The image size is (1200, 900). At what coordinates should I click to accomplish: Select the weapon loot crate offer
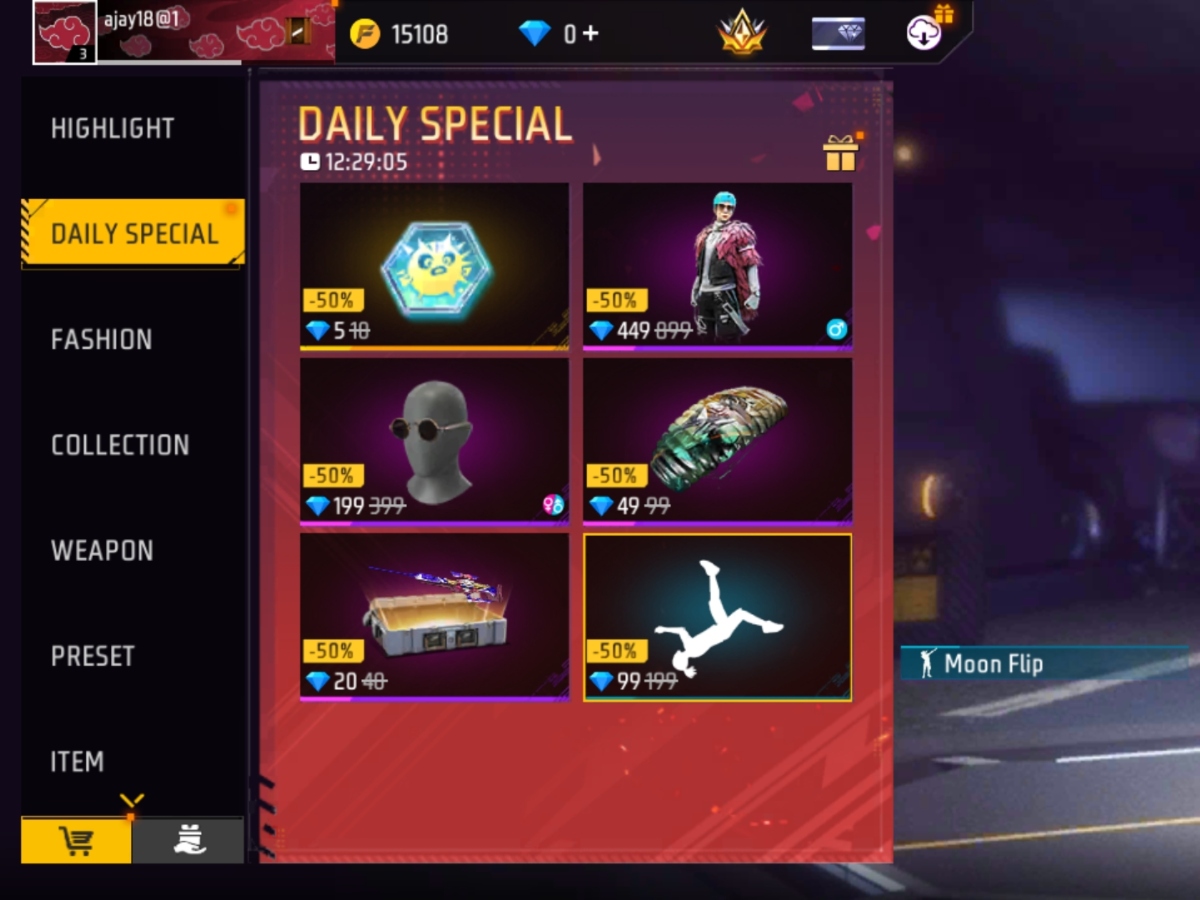(434, 616)
